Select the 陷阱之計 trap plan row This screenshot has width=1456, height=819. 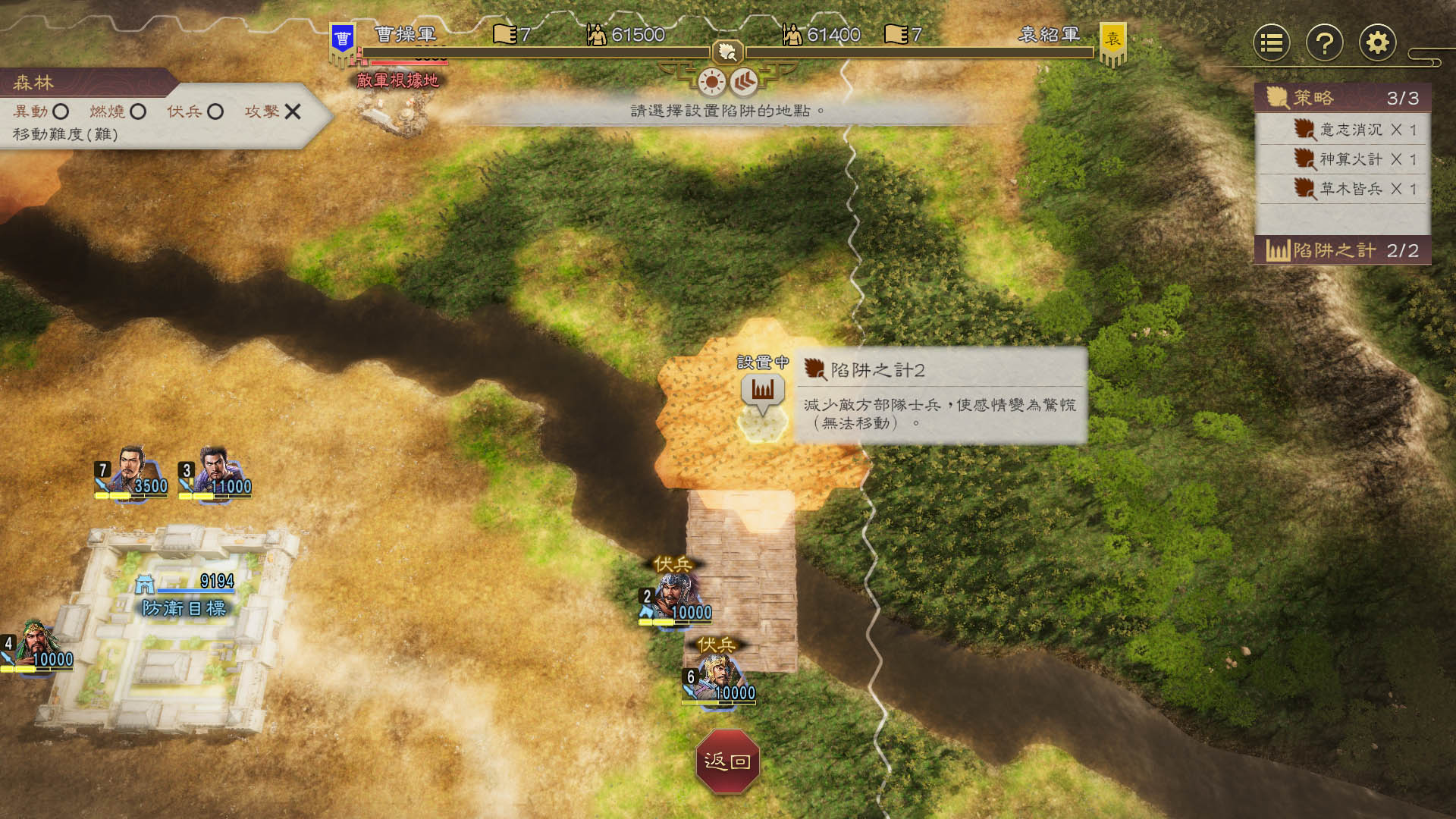pos(1342,250)
